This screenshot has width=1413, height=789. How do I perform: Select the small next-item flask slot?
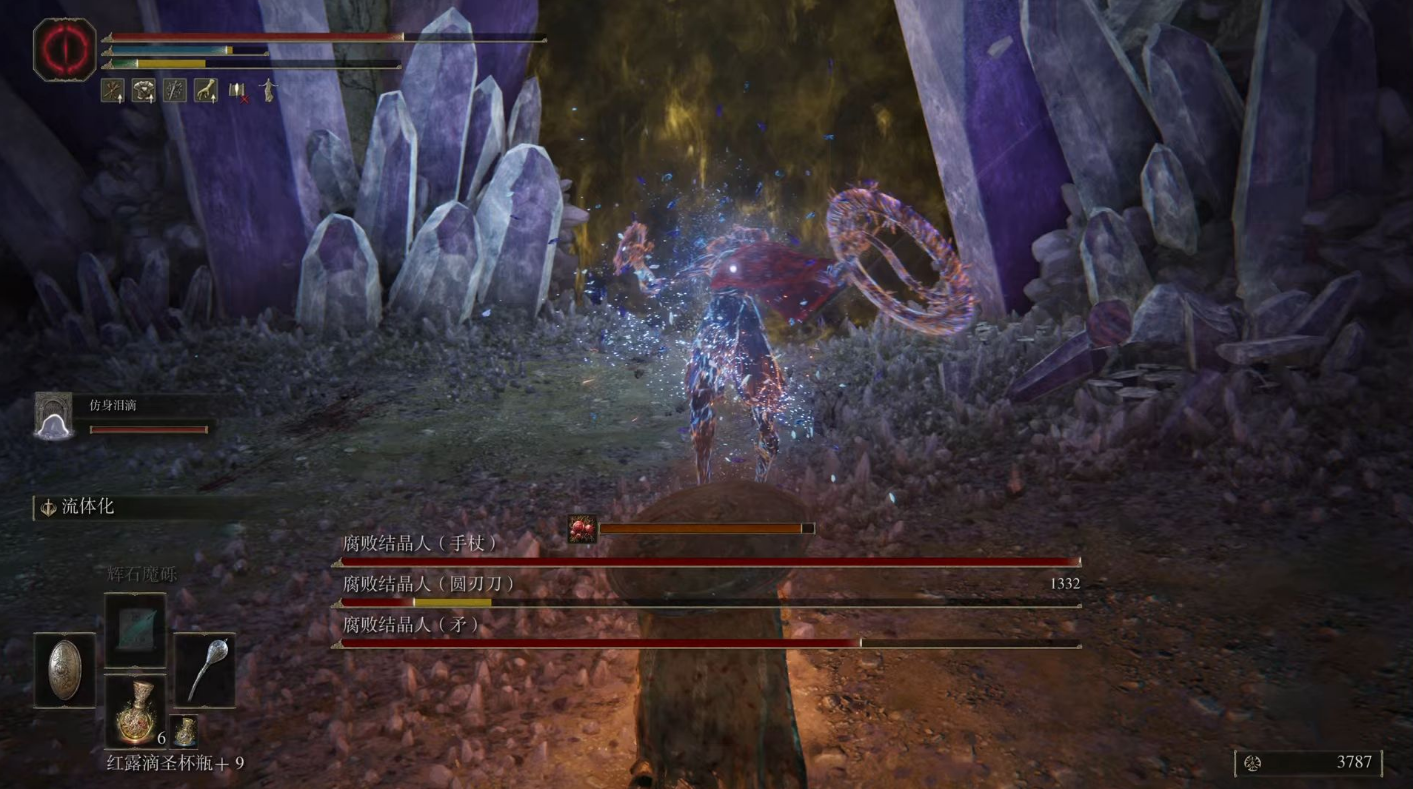coord(183,731)
